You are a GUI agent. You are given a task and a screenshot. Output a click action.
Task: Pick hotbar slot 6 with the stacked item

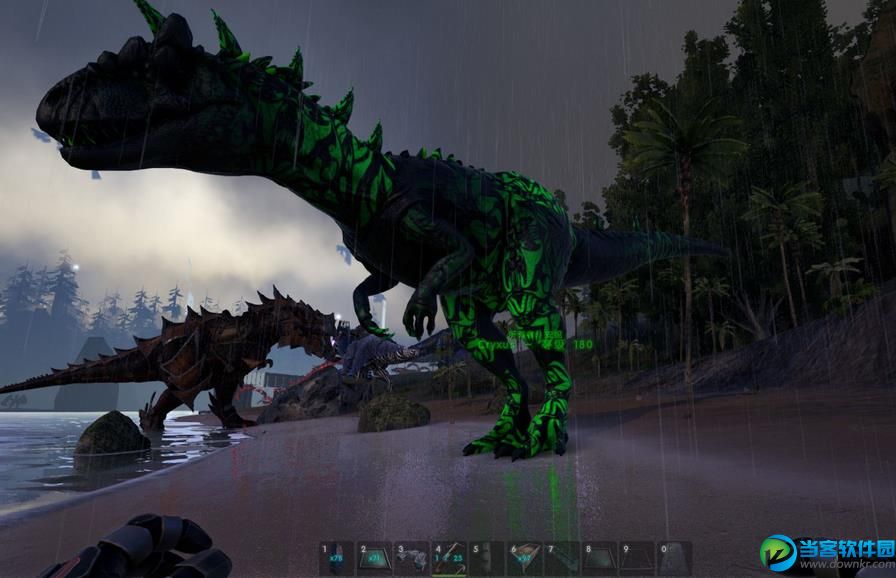tap(525, 558)
